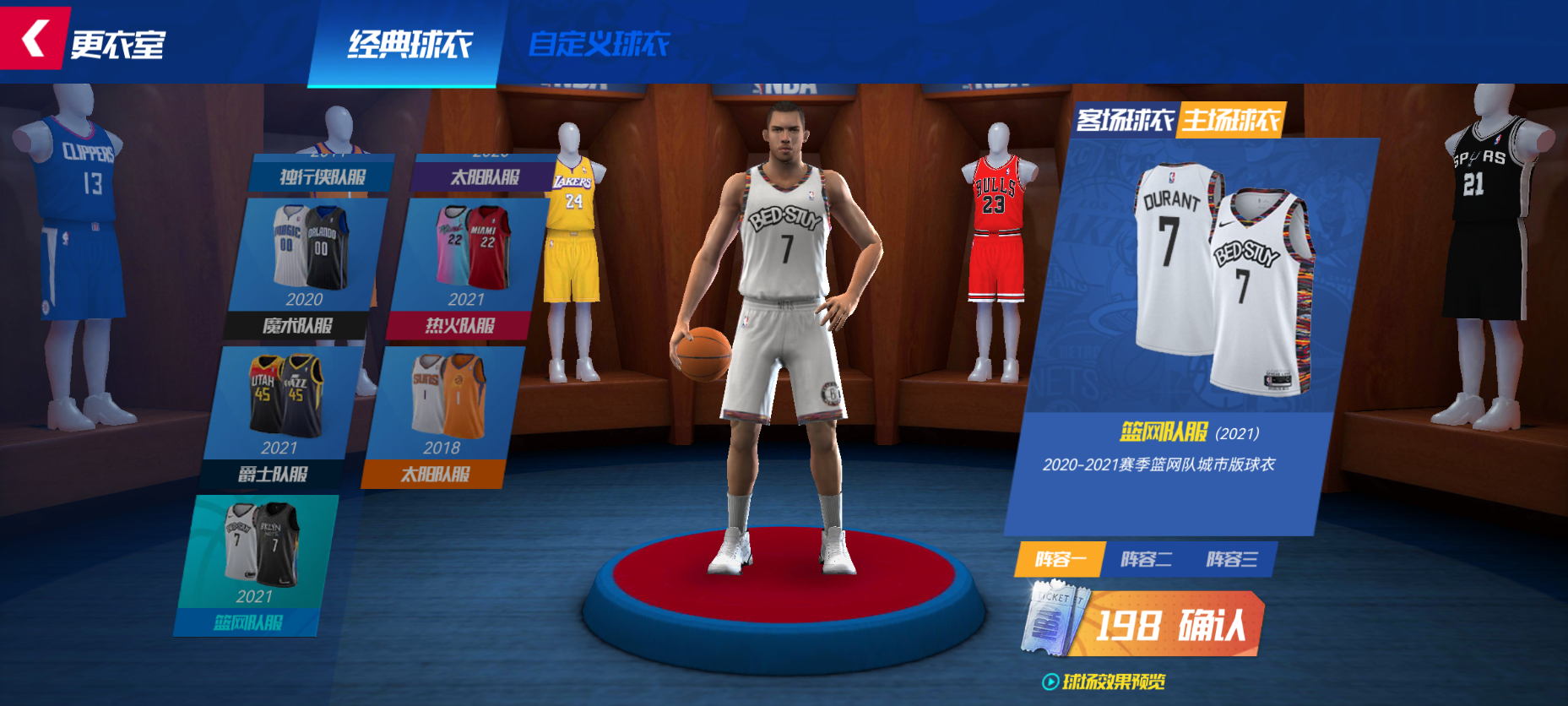Viewport: 1568px width, 706px height.
Task: Go back from the locker room screen
Action: (34, 39)
